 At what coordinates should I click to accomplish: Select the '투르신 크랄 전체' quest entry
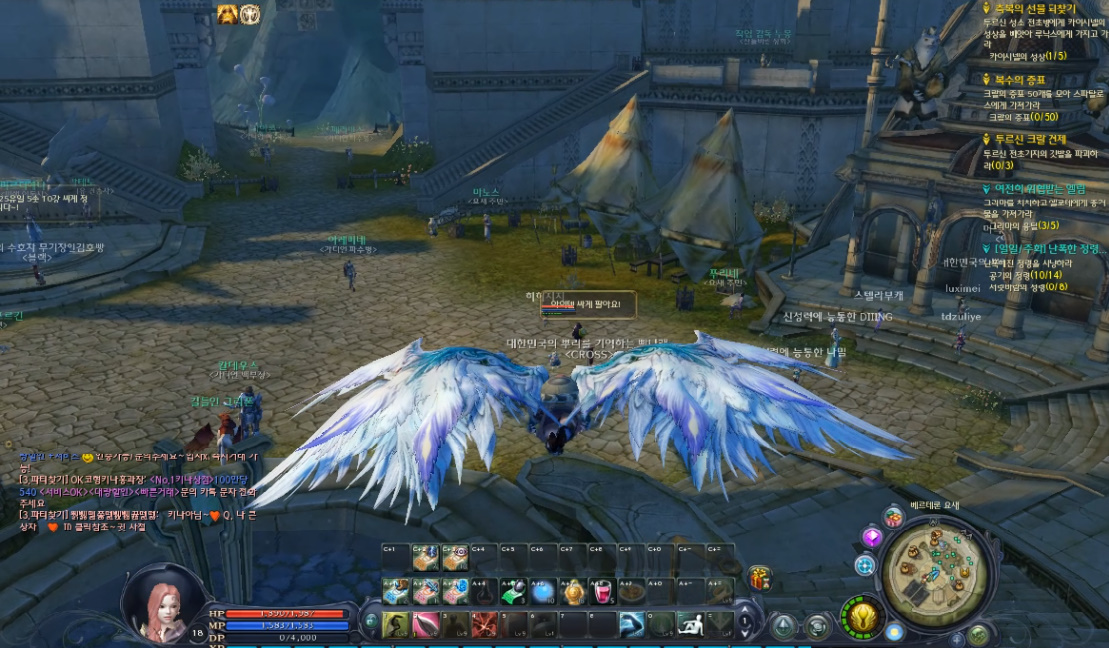coord(1030,139)
